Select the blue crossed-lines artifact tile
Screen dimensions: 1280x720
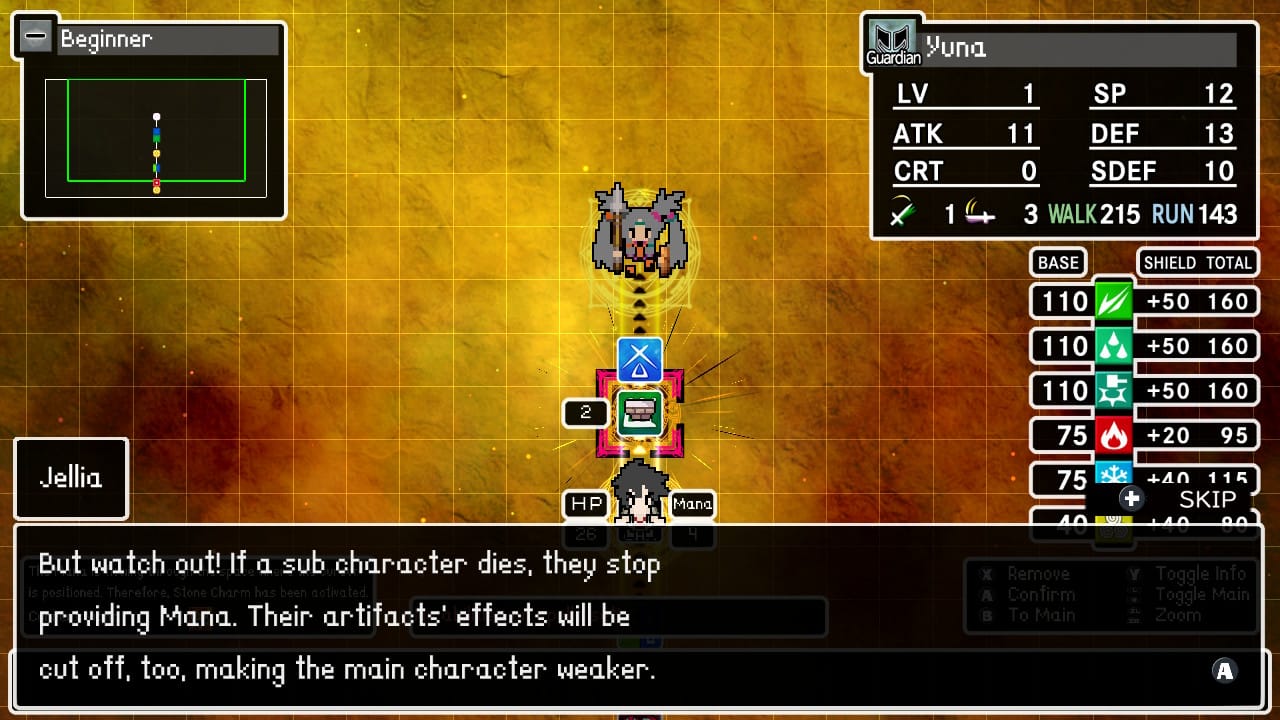[x=640, y=360]
